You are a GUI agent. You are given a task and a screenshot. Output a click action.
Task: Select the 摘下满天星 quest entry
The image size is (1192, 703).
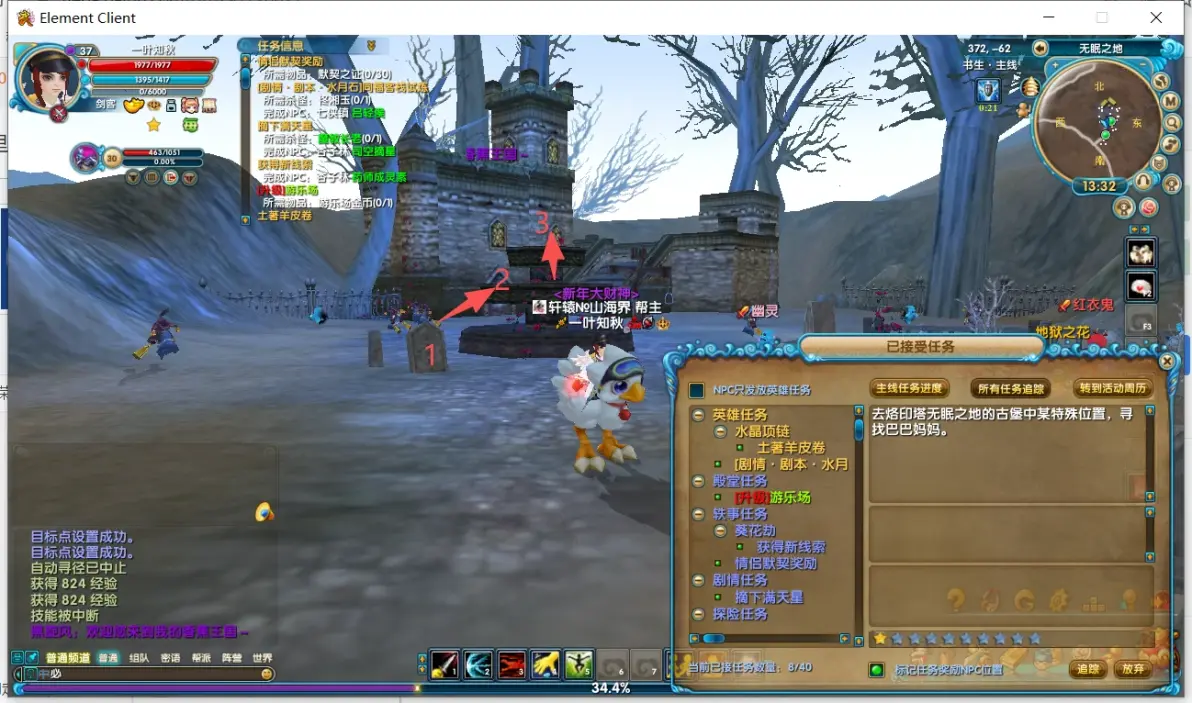pyautogui.click(x=769, y=597)
